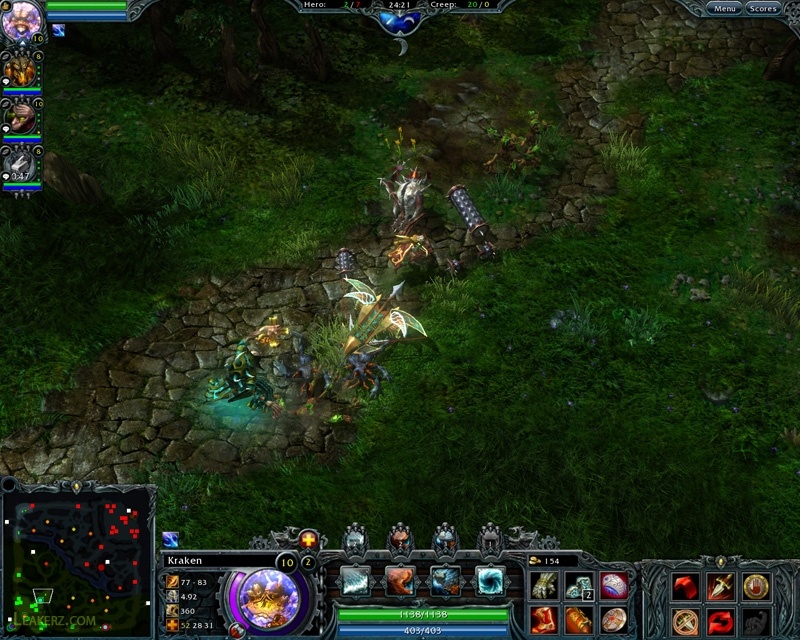The width and height of the screenshot is (800, 640).
Task: Click the blue buff icon below the top health bar
Action: [x=58, y=30]
